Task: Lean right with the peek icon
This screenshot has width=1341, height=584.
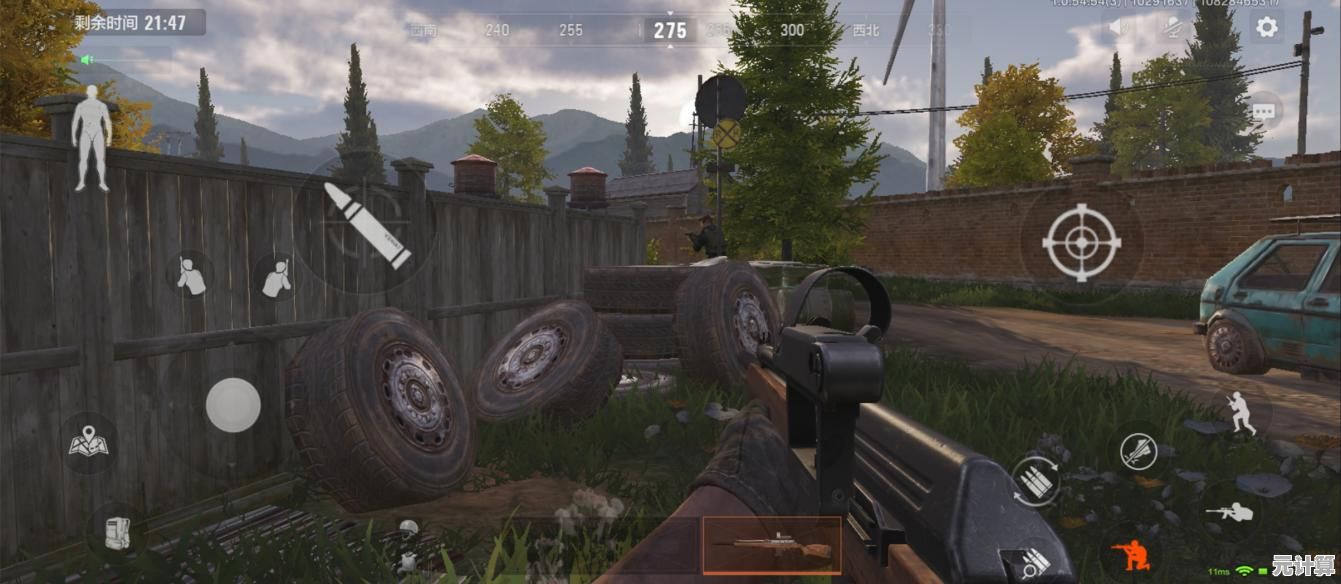Action: (x=274, y=277)
